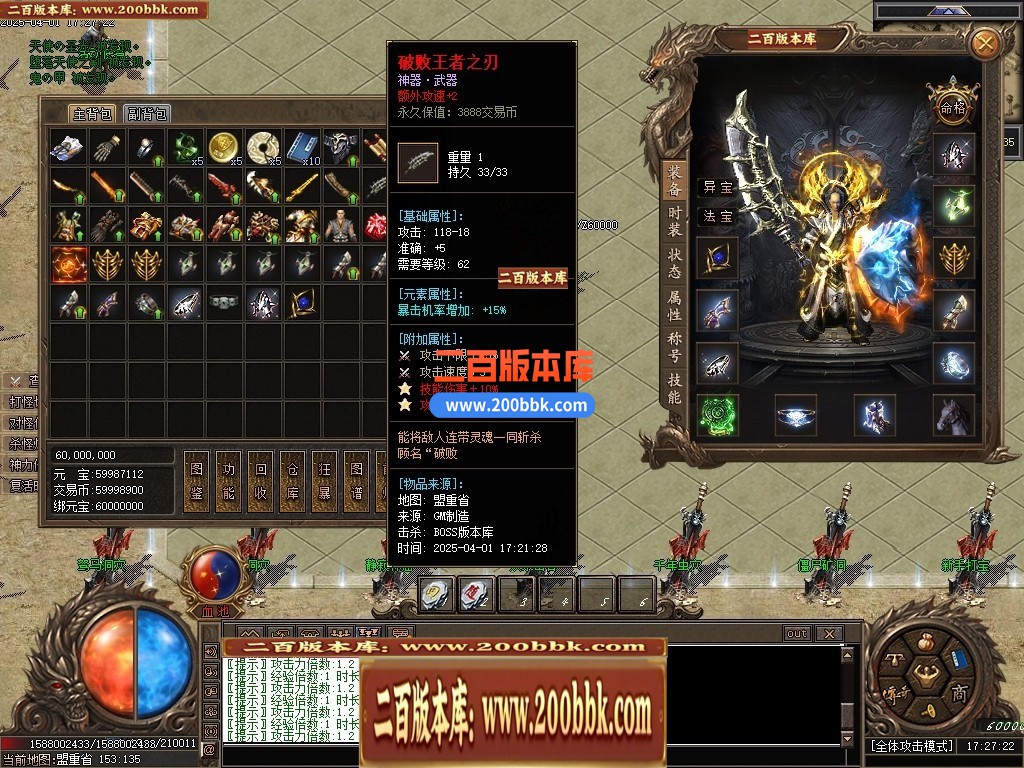1024x768 pixels.
Task: Close the character equipment panel
Action: pos(985,43)
